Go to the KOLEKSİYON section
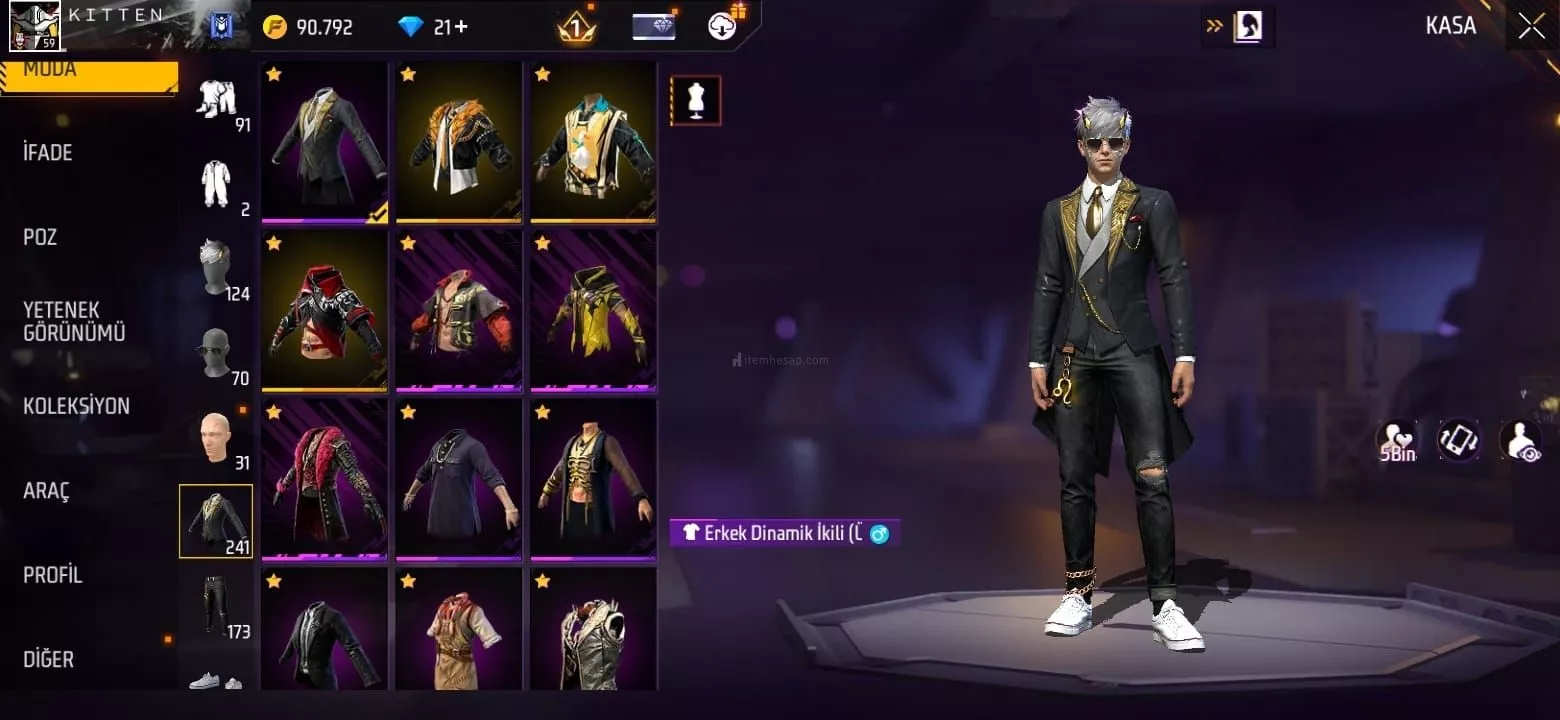 (x=77, y=406)
